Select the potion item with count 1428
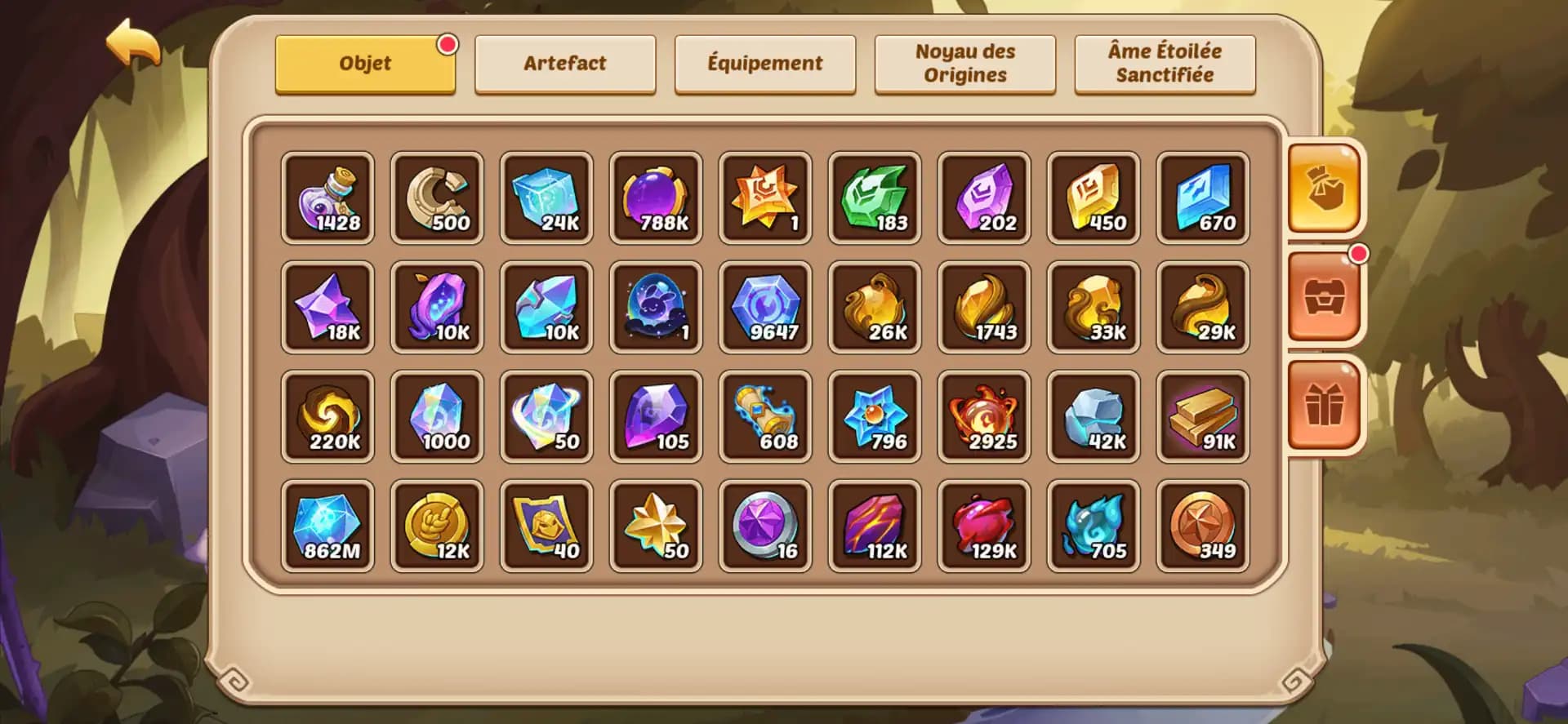 click(x=327, y=197)
